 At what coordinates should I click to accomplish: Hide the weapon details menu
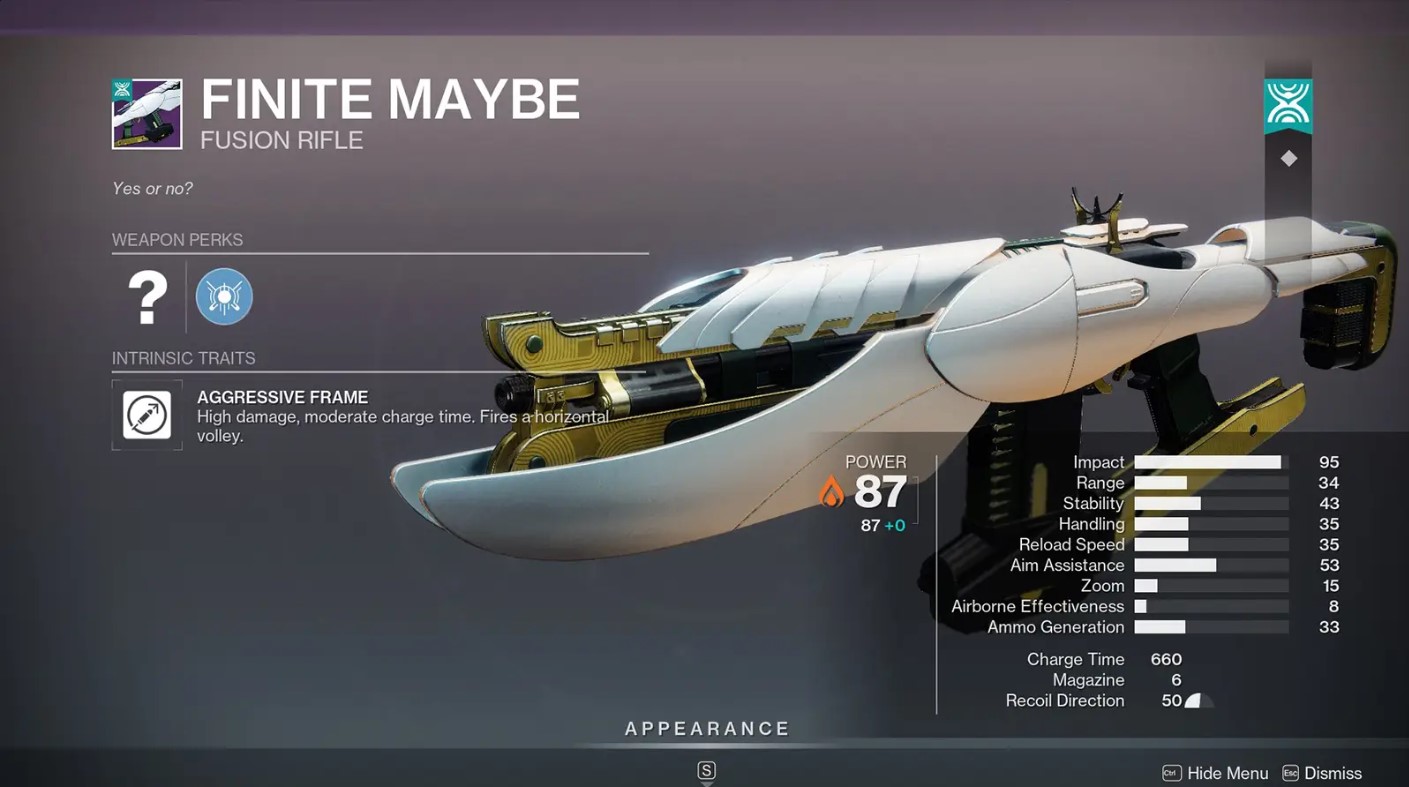[1215, 773]
